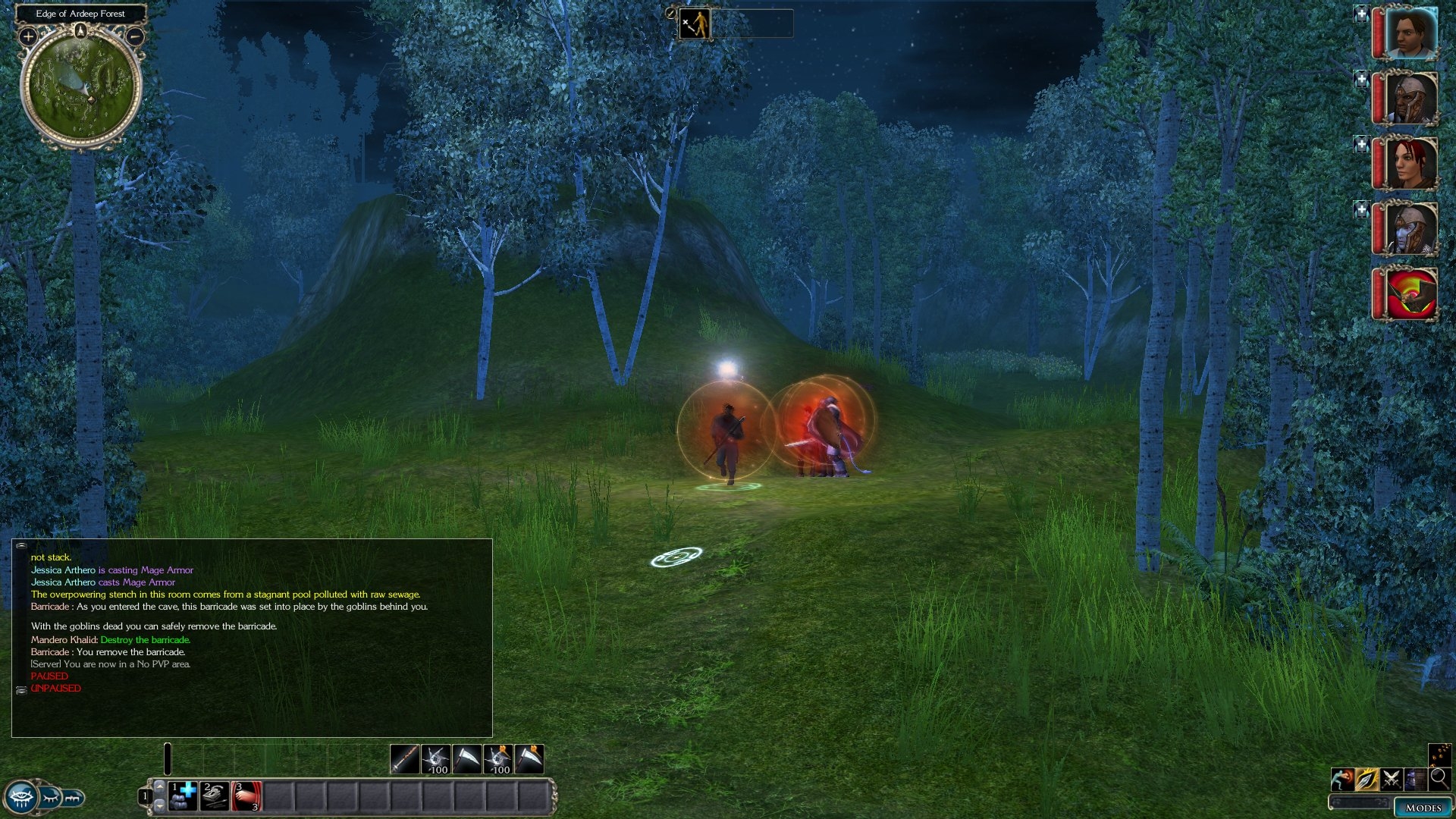Select the quarterstaff weapon slot
The height and width of the screenshot is (819, 1456).
[x=404, y=759]
